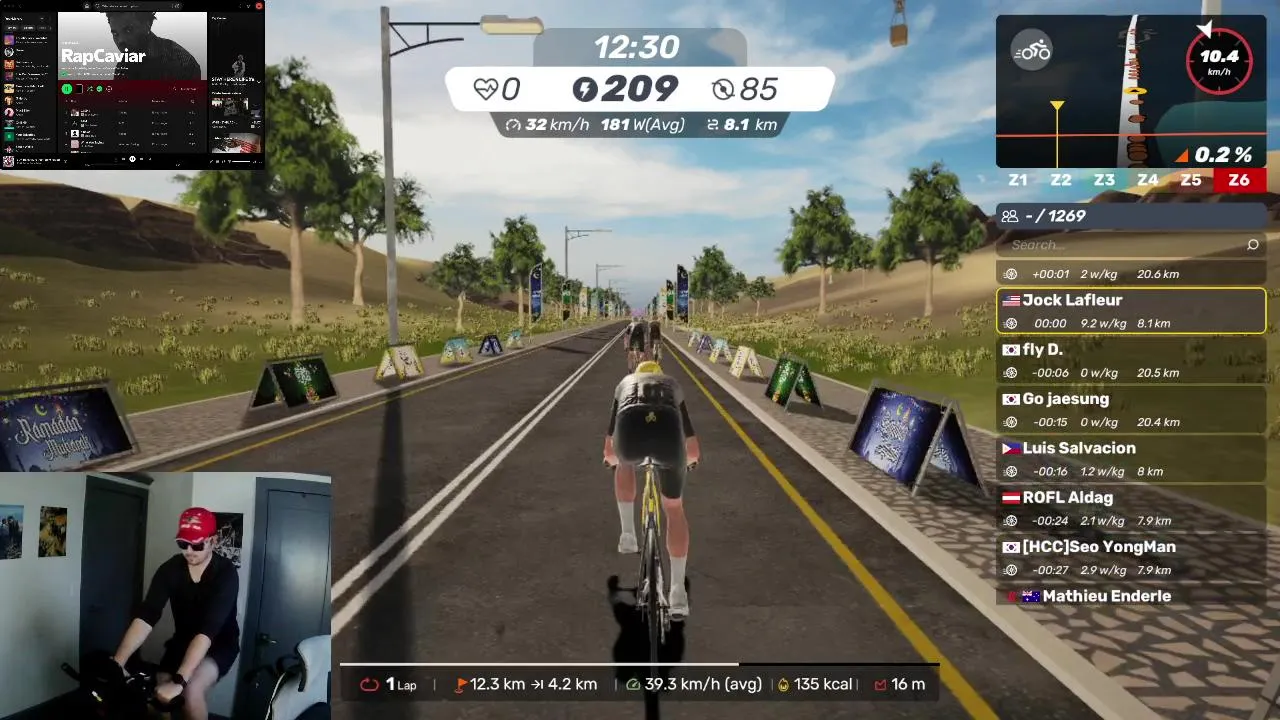Pick ROFL Aldag from nearby riders

point(1131,507)
